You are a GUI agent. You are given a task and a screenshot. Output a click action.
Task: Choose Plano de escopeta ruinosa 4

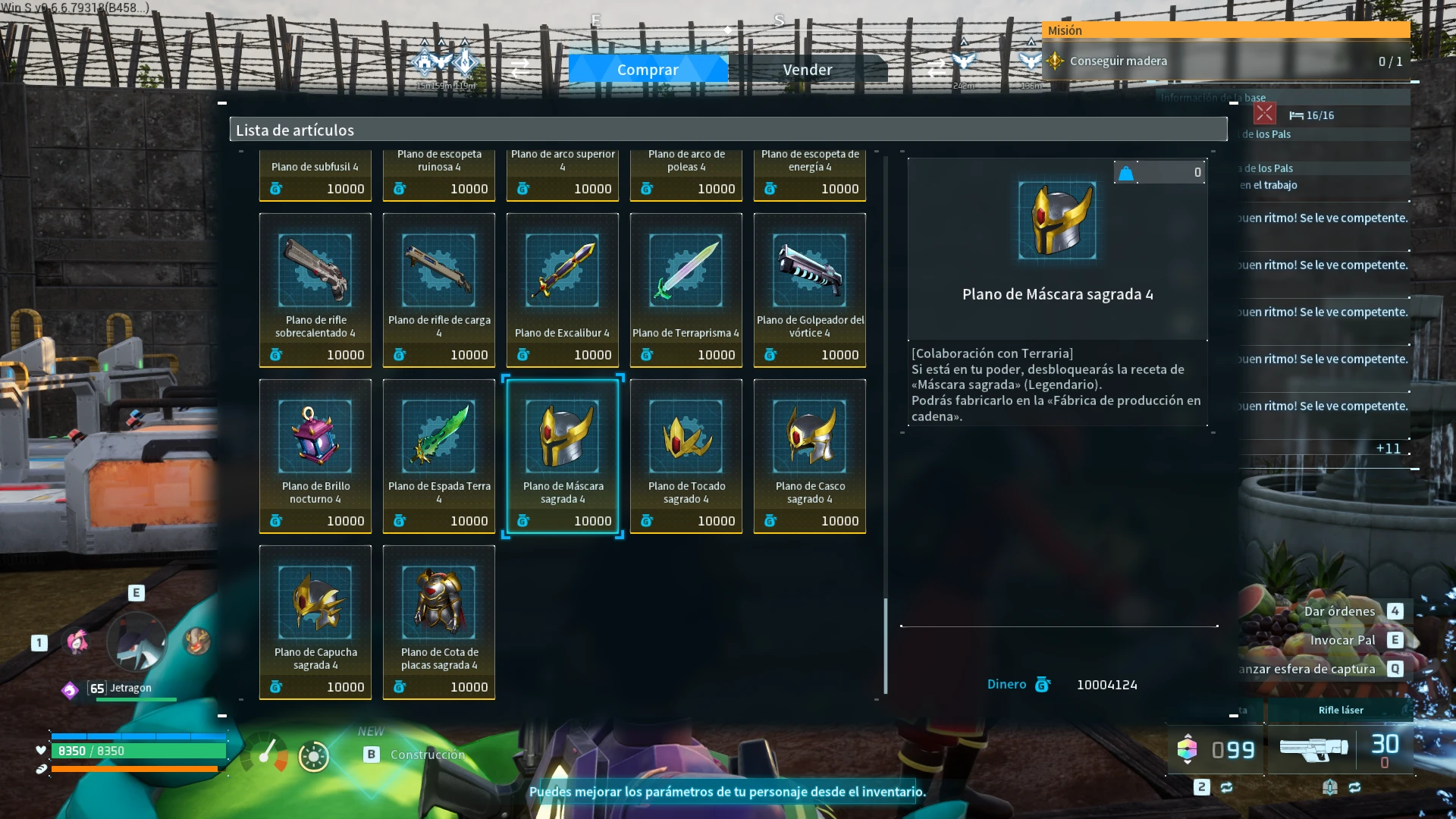point(439,176)
